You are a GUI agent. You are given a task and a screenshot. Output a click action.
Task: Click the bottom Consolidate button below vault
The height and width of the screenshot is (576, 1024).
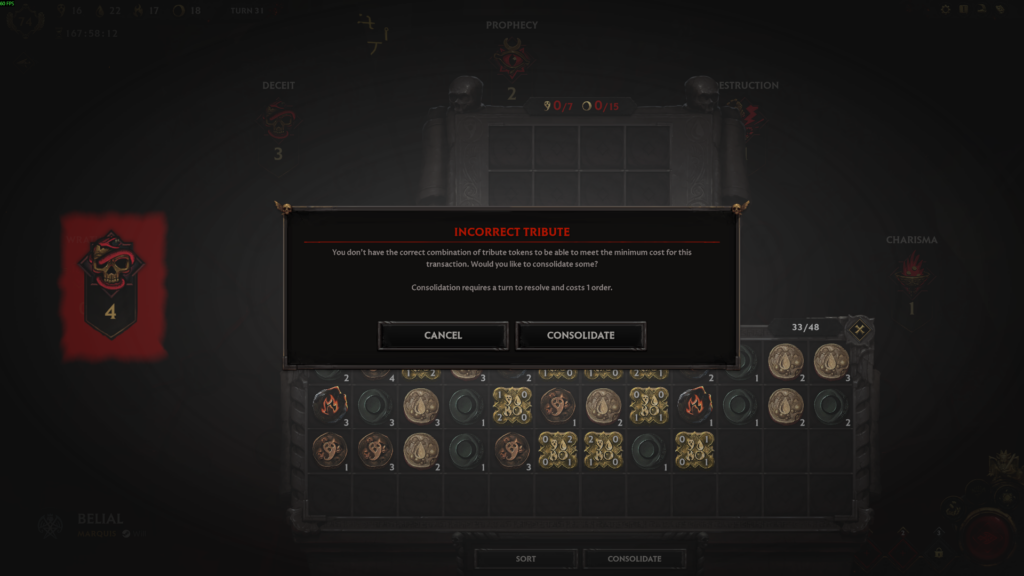[634, 558]
